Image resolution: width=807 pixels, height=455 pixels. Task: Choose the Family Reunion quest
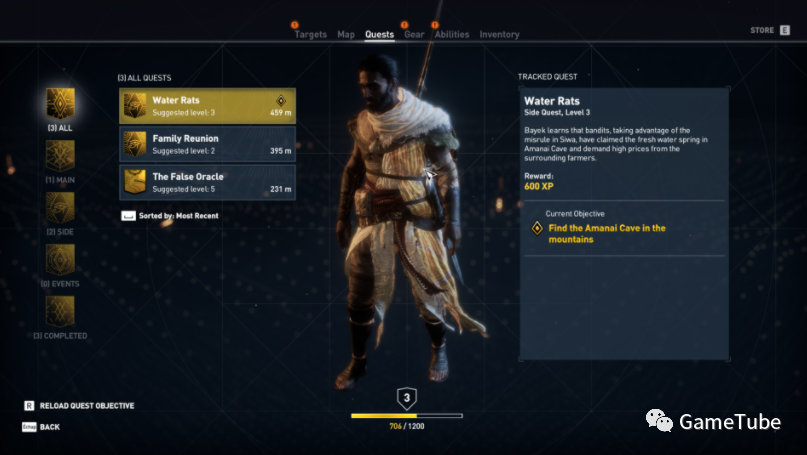207,144
